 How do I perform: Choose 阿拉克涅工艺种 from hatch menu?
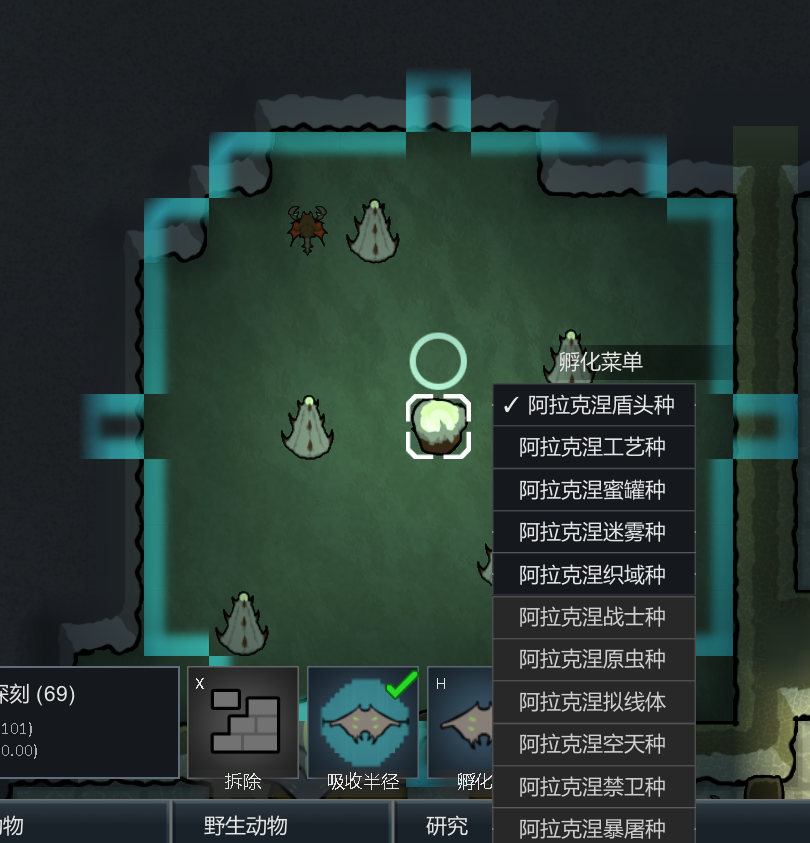[x=594, y=447]
